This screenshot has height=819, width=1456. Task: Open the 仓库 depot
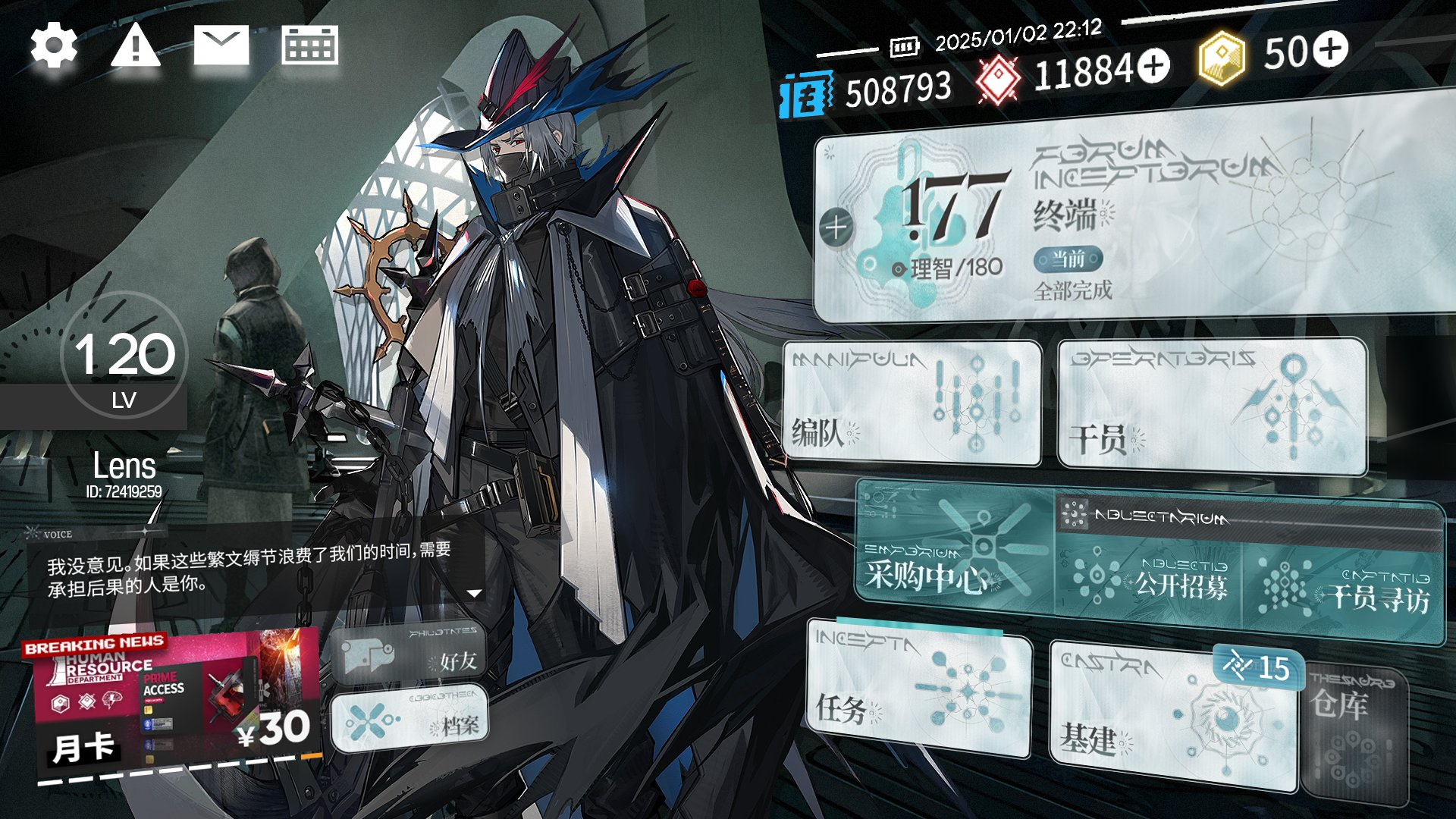tap(1354, 732)
